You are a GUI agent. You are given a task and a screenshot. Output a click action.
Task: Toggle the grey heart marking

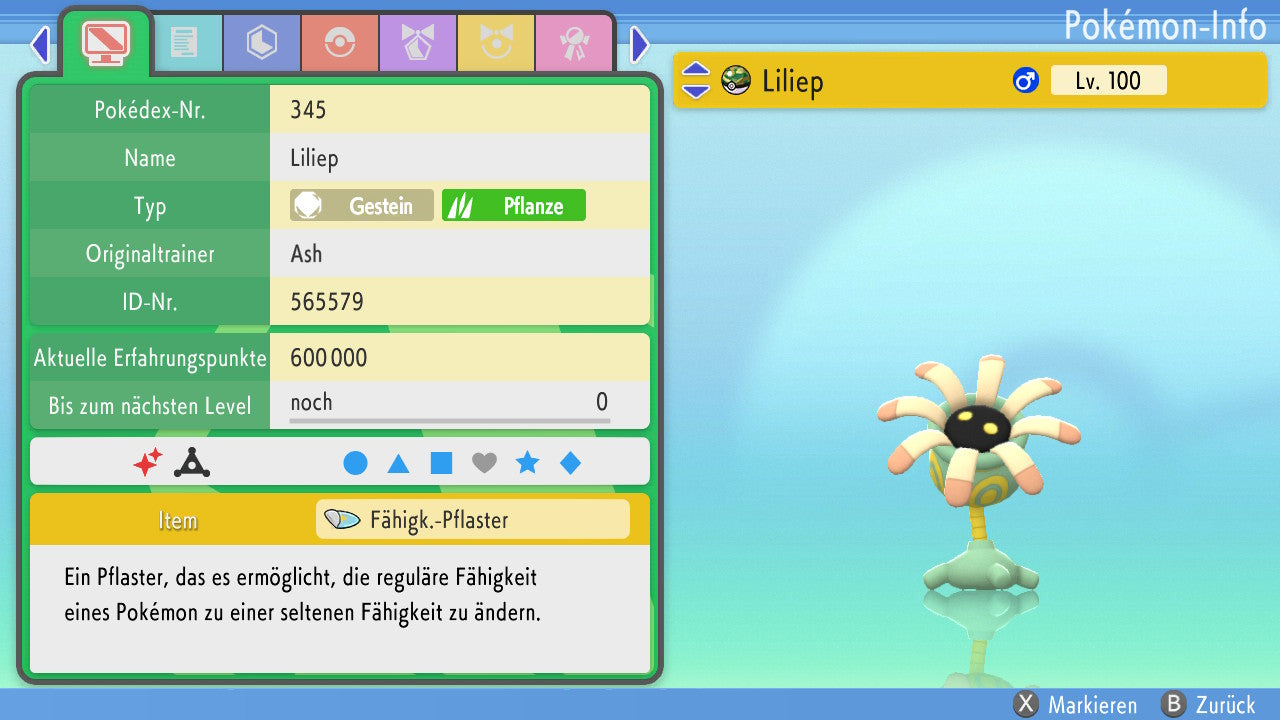pyautogui.click(x=484, y=463)
